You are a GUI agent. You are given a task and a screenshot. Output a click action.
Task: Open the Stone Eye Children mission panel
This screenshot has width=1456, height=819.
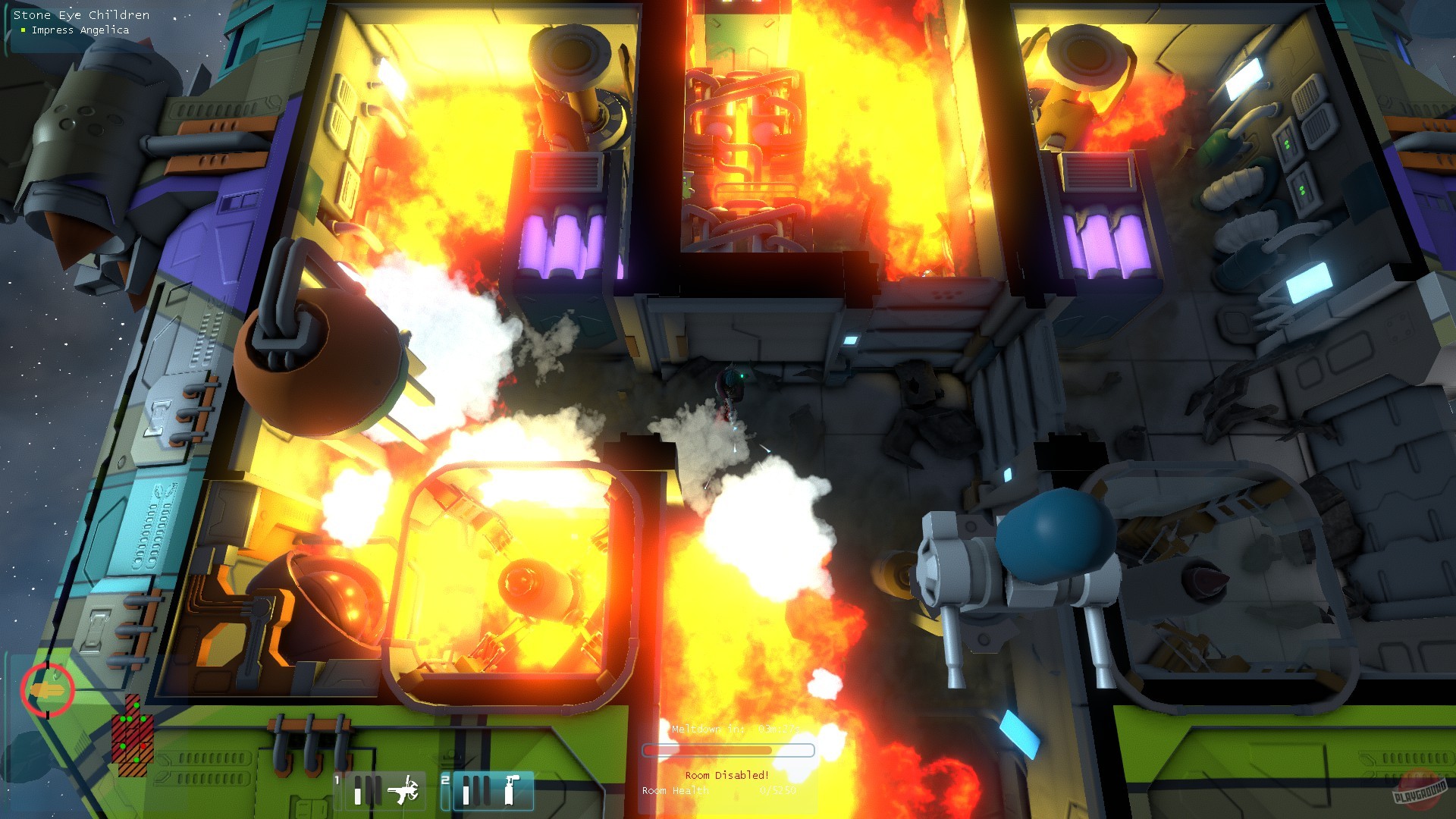pyautogui.click(x=82, y=14)
